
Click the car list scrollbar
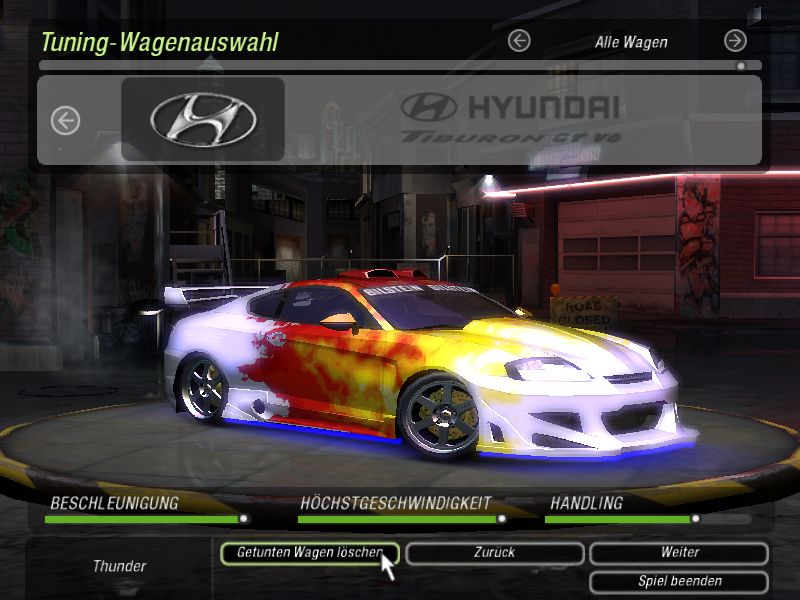pos(400,66)
